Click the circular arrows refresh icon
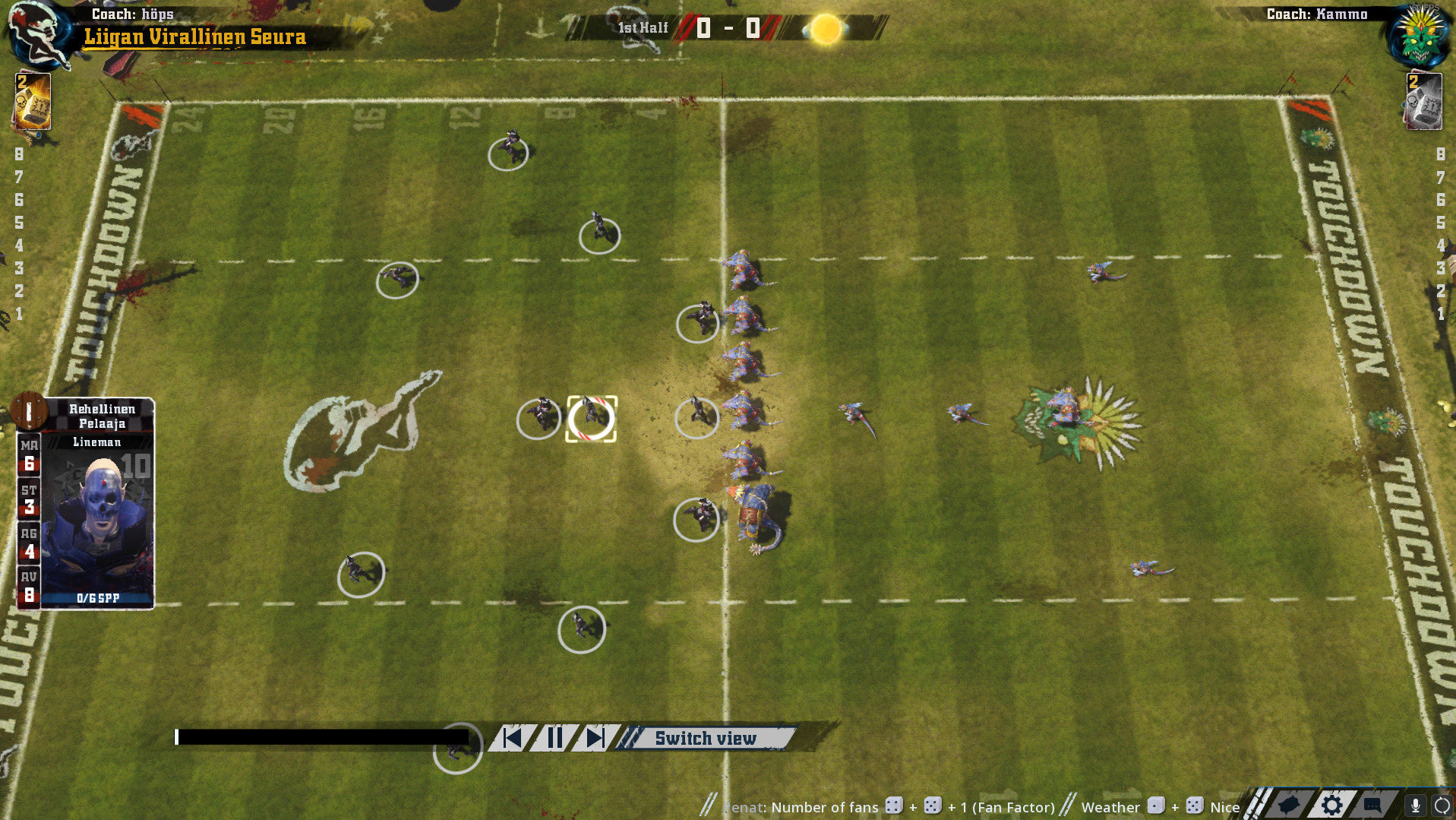This screenshot has height=820, width=1456. click(1442, 806)
